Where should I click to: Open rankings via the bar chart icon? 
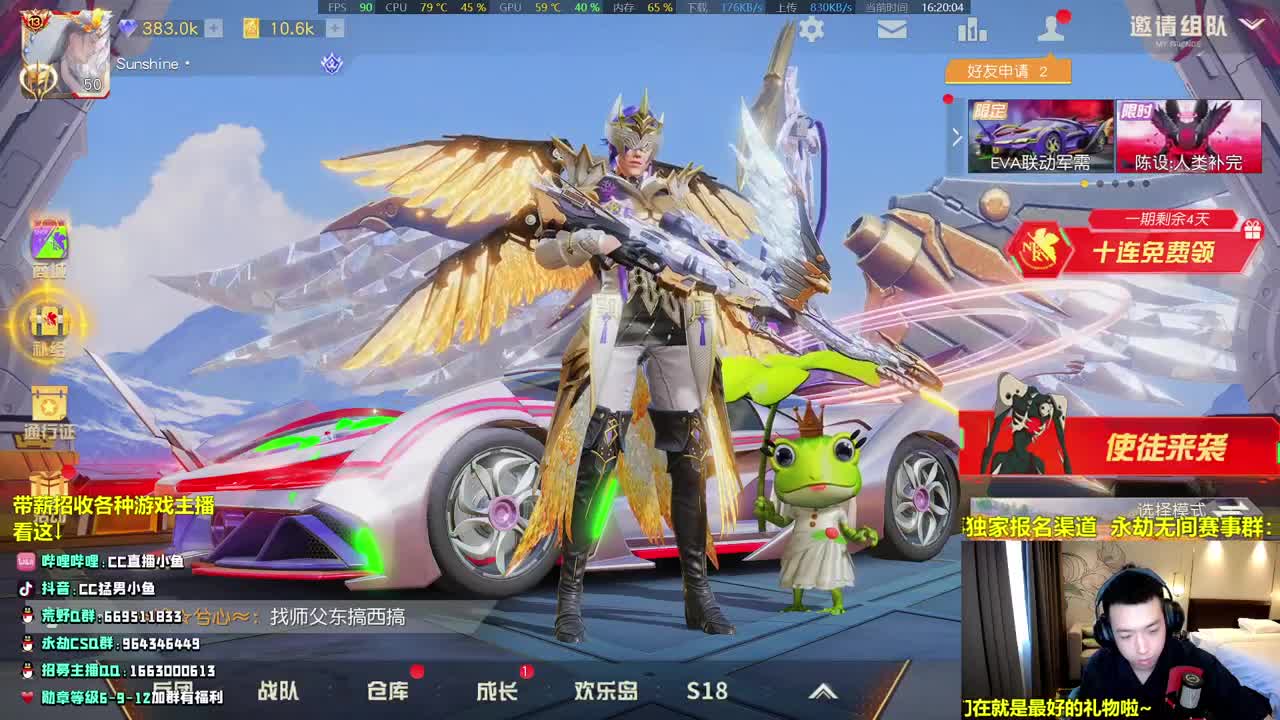(973, 29)
